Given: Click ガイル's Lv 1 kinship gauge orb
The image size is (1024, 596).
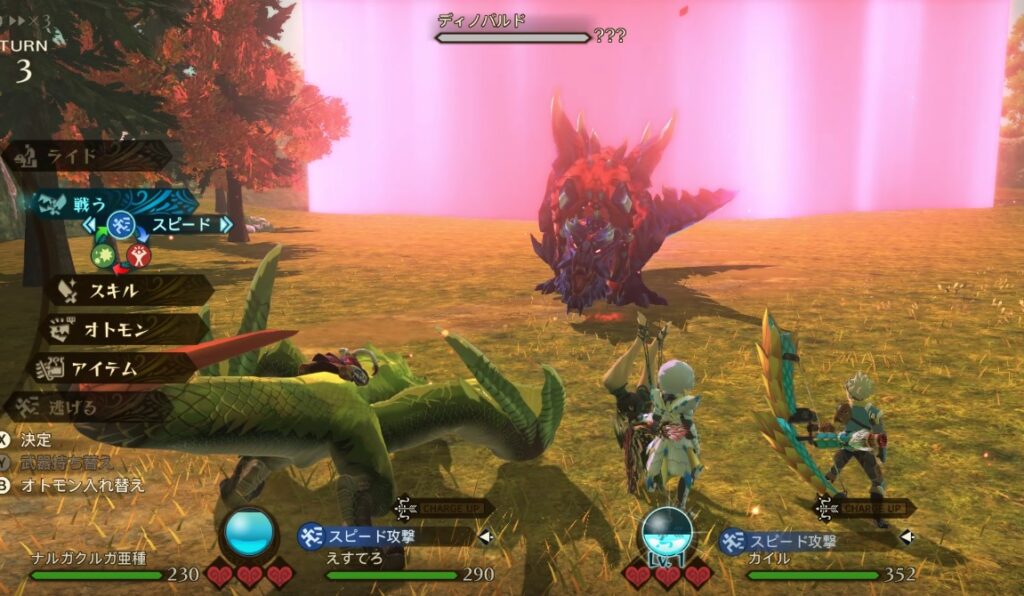Looking at the screenshot, I should pyautogui.click(x=666, y=534).
